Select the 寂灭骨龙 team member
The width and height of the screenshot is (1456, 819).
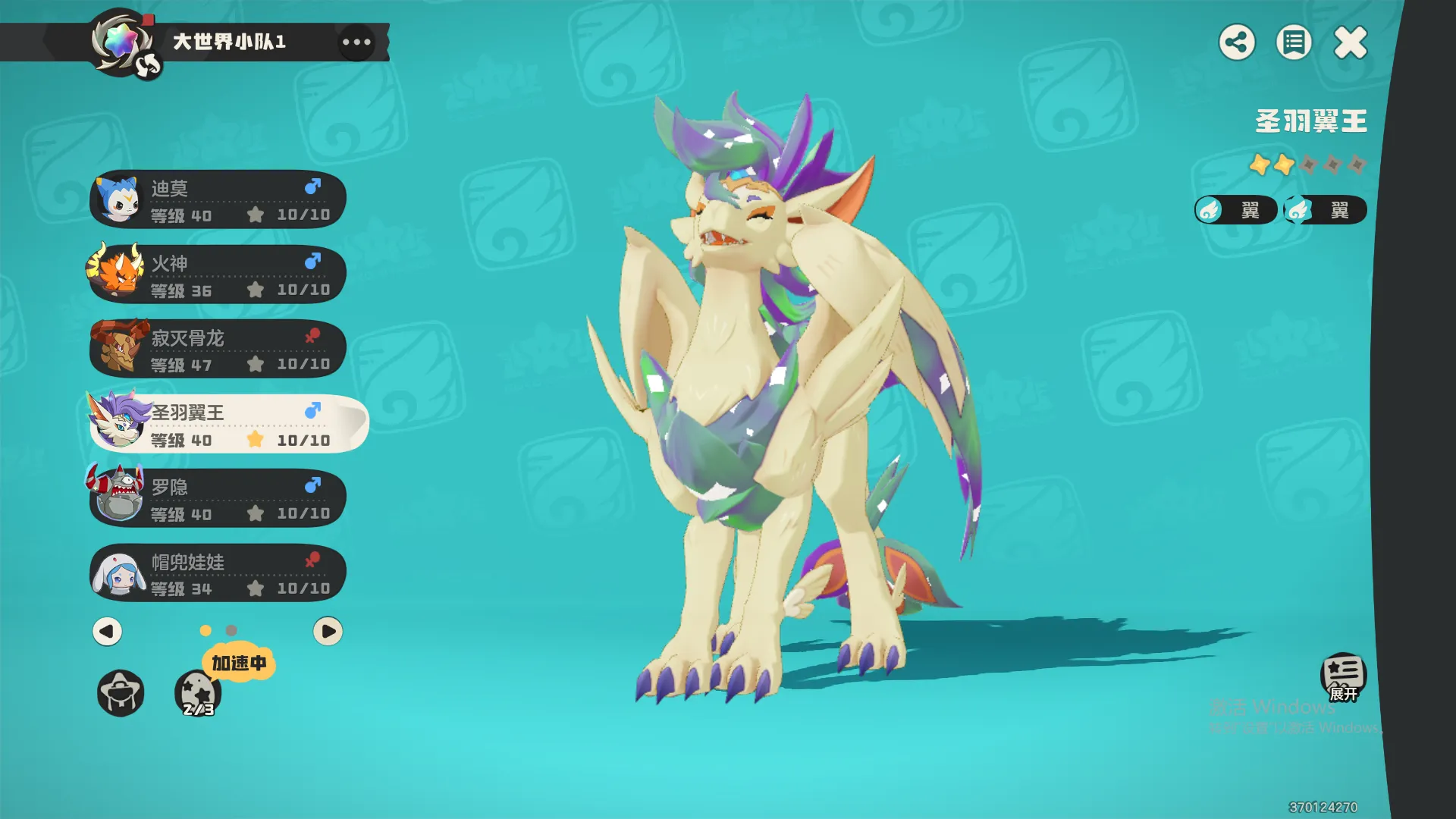(218, 349)
